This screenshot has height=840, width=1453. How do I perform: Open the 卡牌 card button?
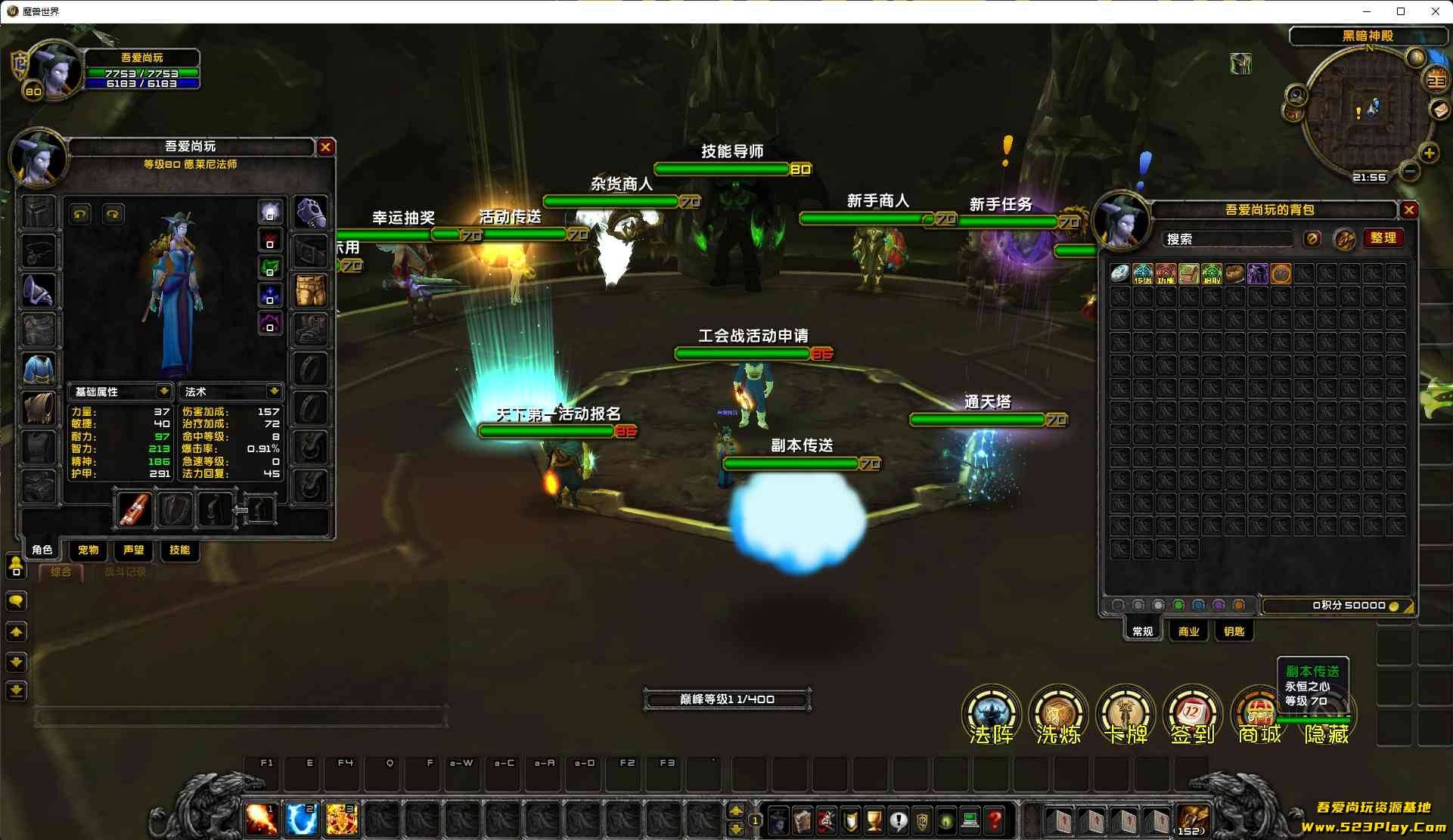pos(1125,713)
